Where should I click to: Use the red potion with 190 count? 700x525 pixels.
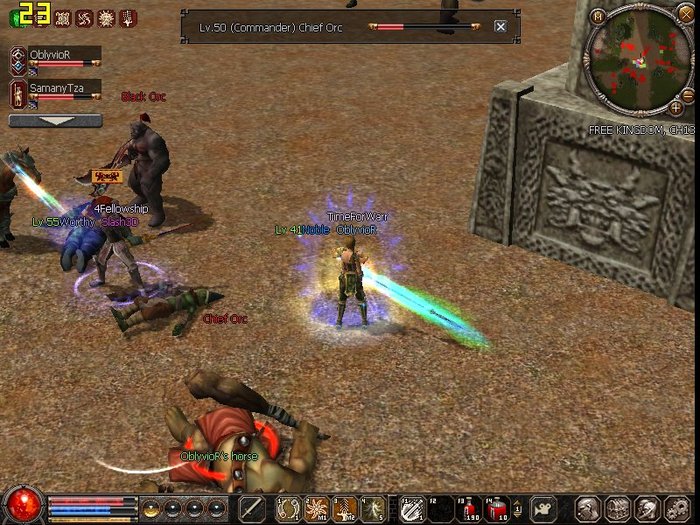(x=467, y=508)
